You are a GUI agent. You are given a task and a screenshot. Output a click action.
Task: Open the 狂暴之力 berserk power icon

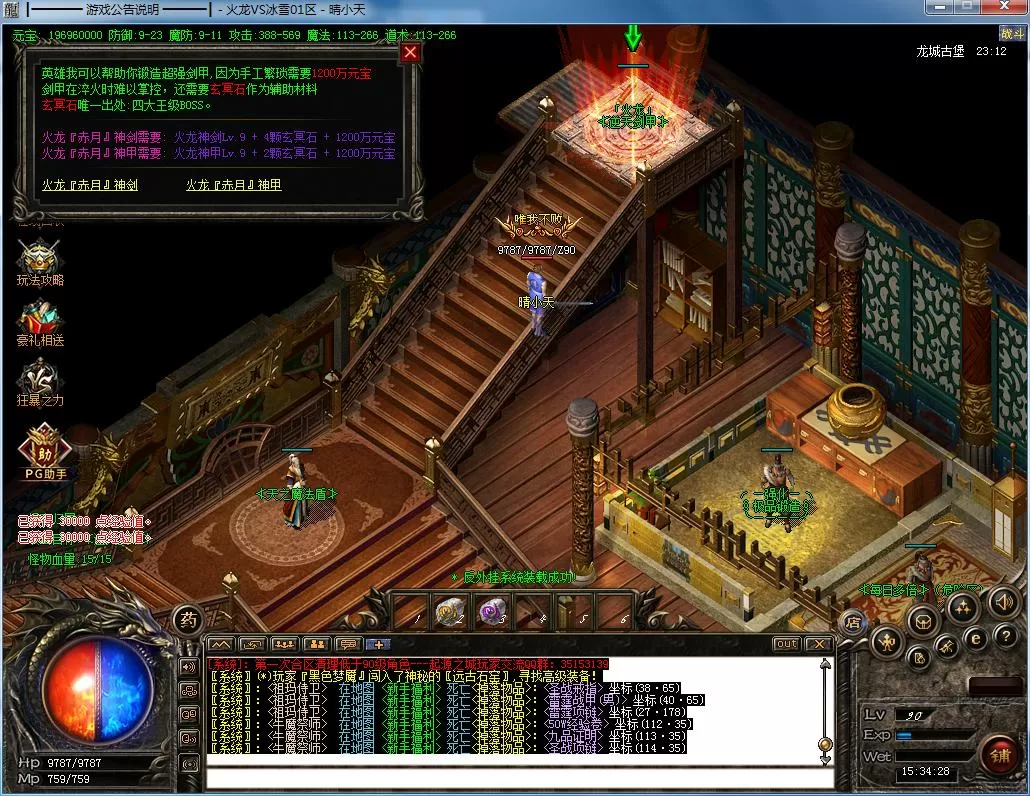[40, 383]
